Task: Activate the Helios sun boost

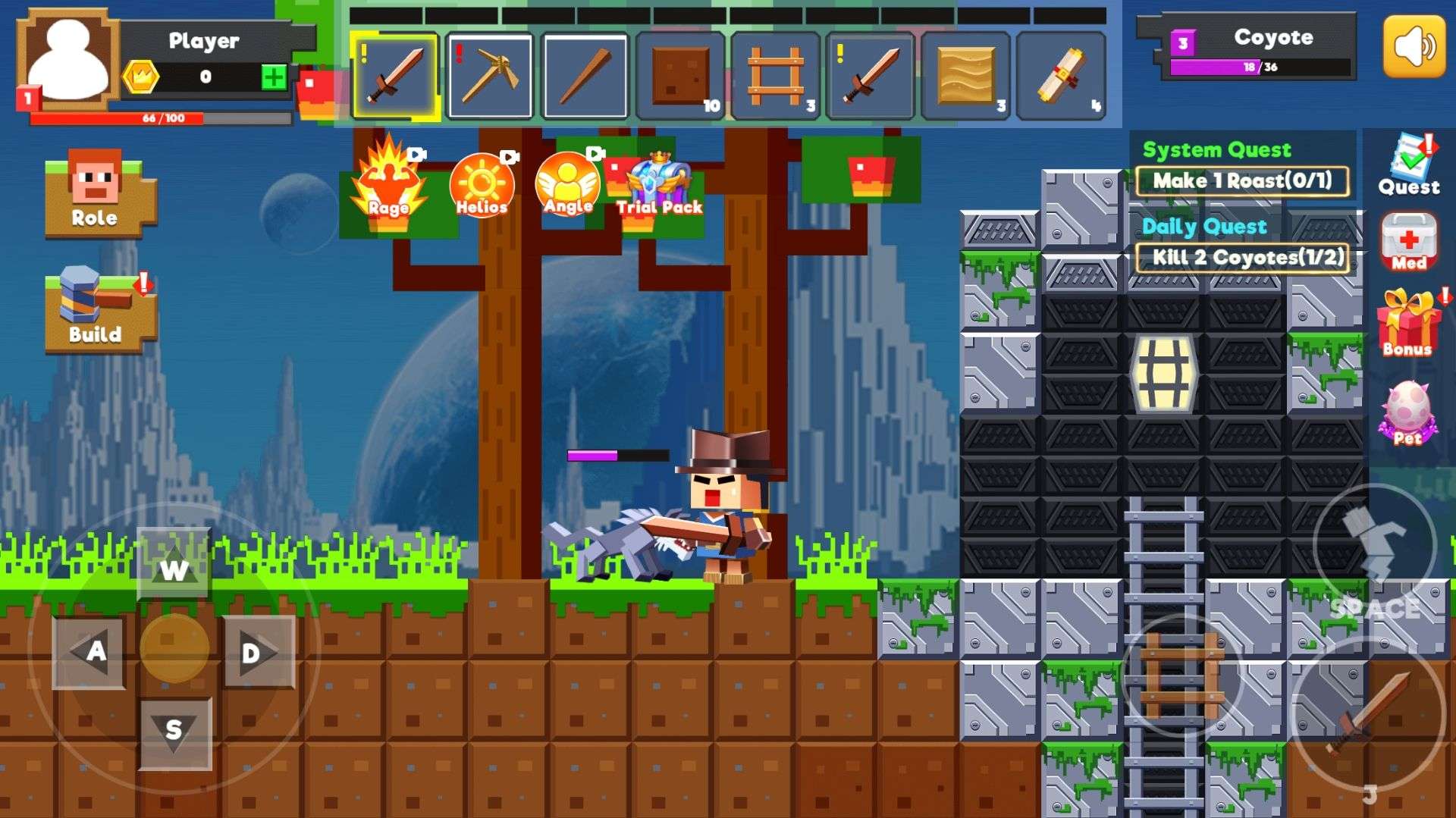Action: [482, 185]
